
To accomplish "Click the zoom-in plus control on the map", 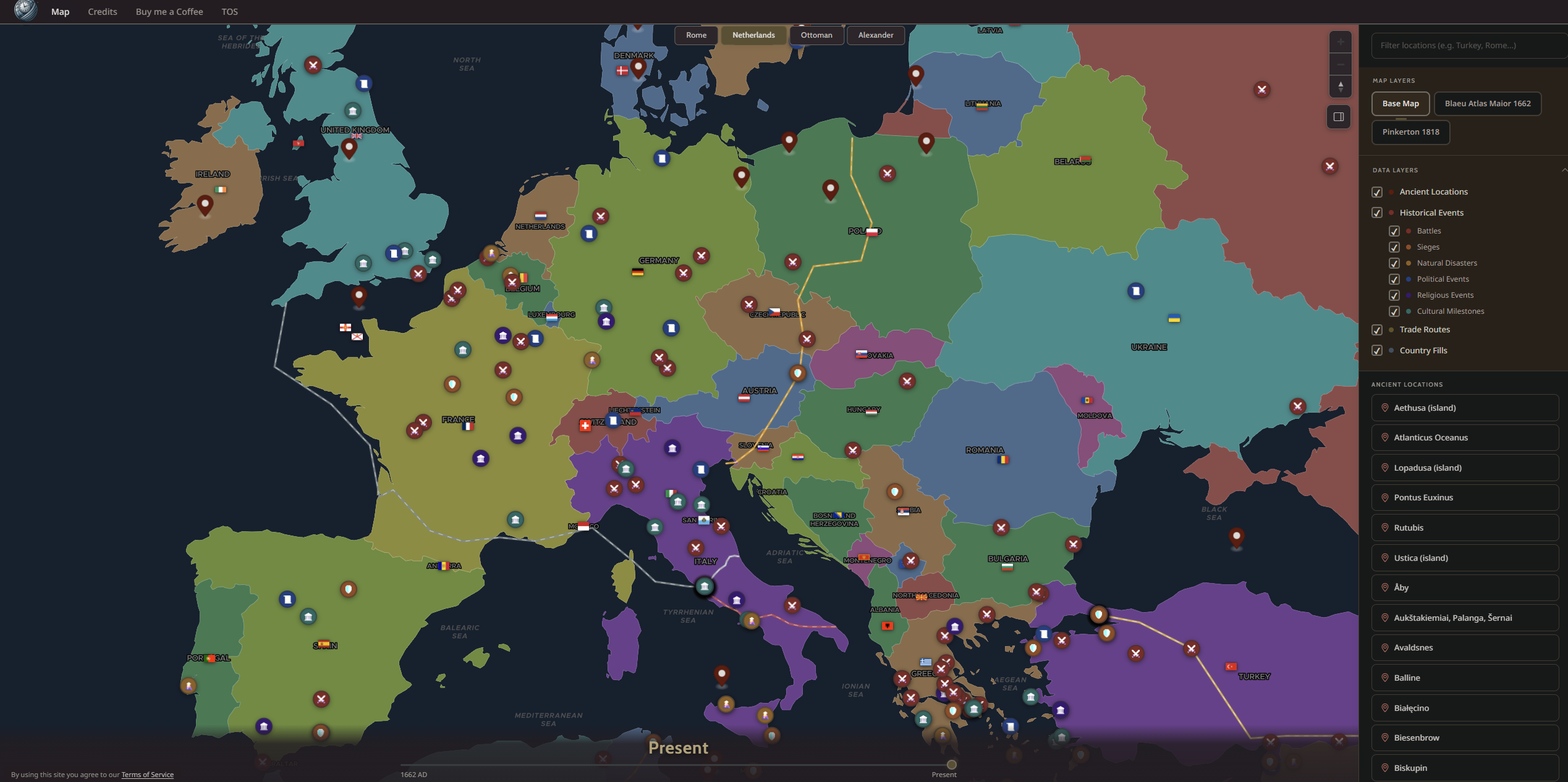I will pos(1341,42).
